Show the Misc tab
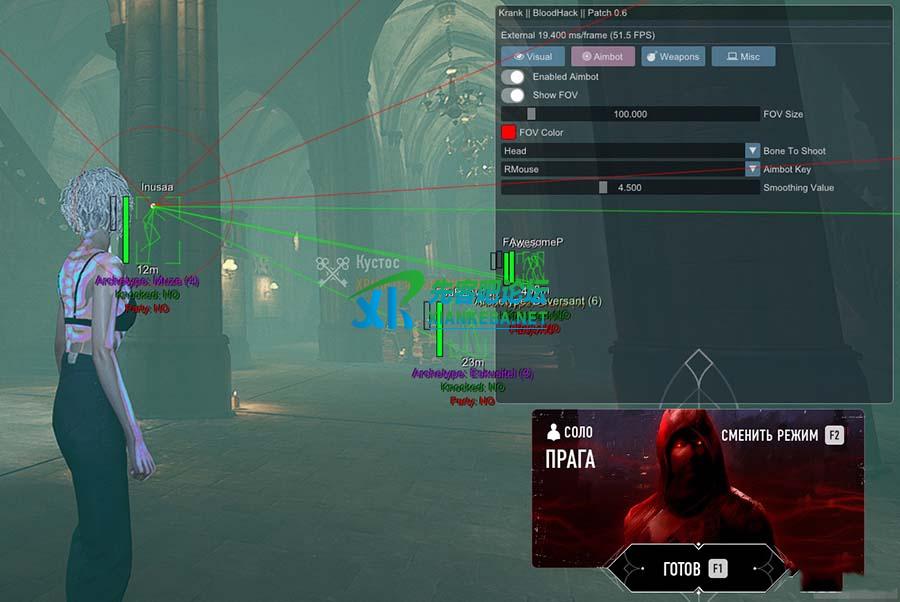Image resolution: width=900 pixels, height=602 pixels. click(x=742, y=57)
